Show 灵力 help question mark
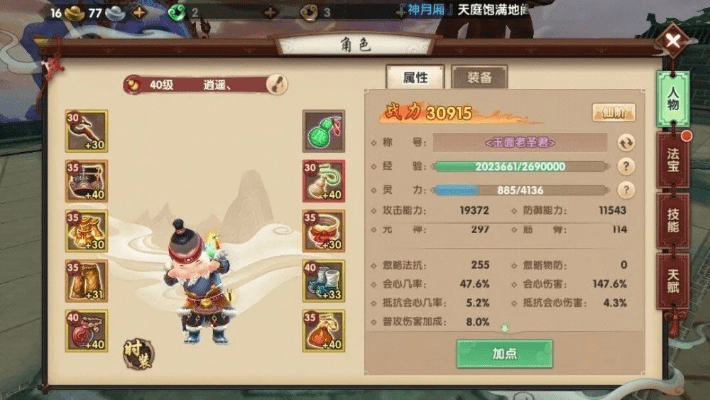This screenshot has width=710, height=400. click(x=626, y=190)
